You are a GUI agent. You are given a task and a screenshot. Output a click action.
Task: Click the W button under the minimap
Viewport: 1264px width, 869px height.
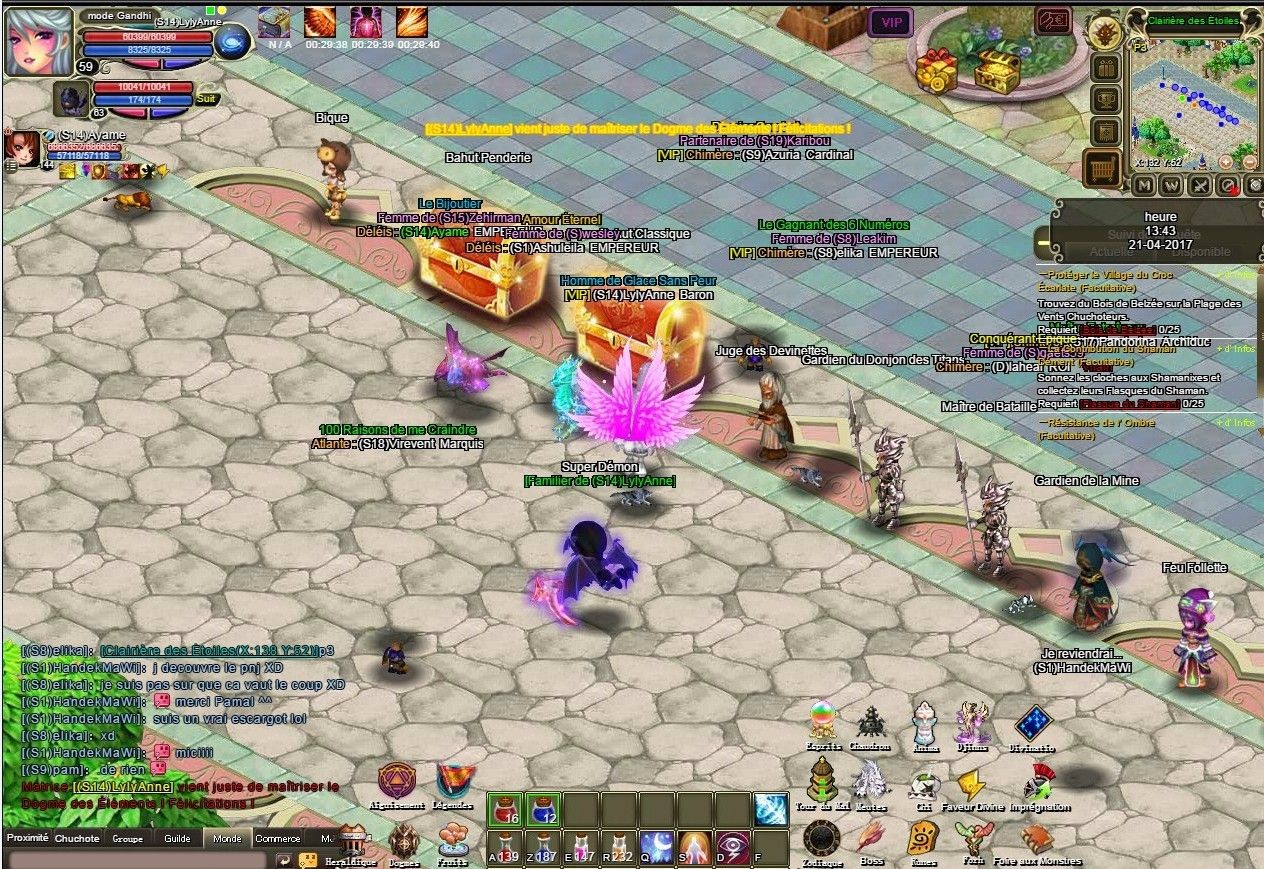1172,185
